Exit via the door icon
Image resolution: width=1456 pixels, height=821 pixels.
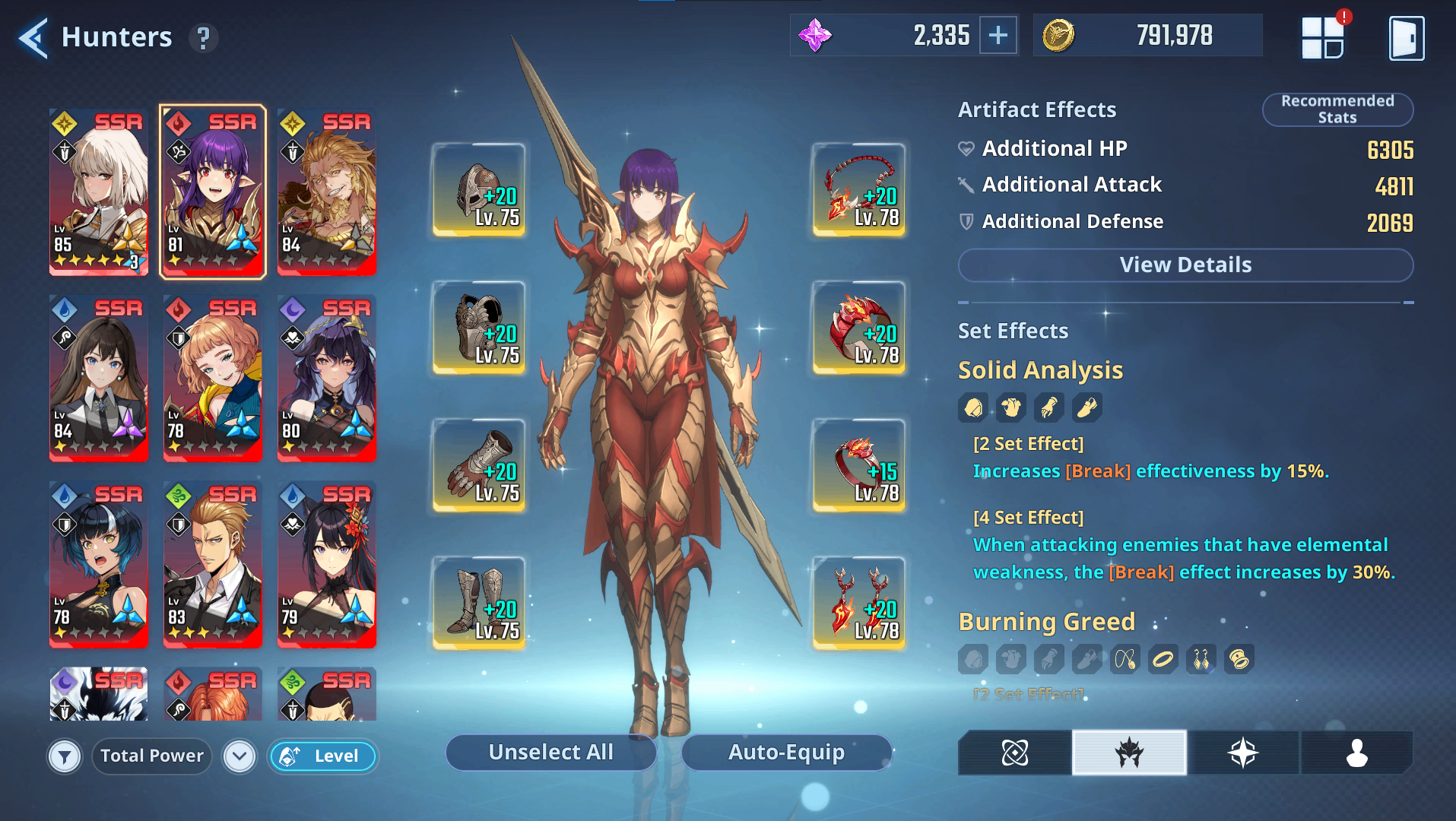pyautogui.click(x=1406, y=39)
